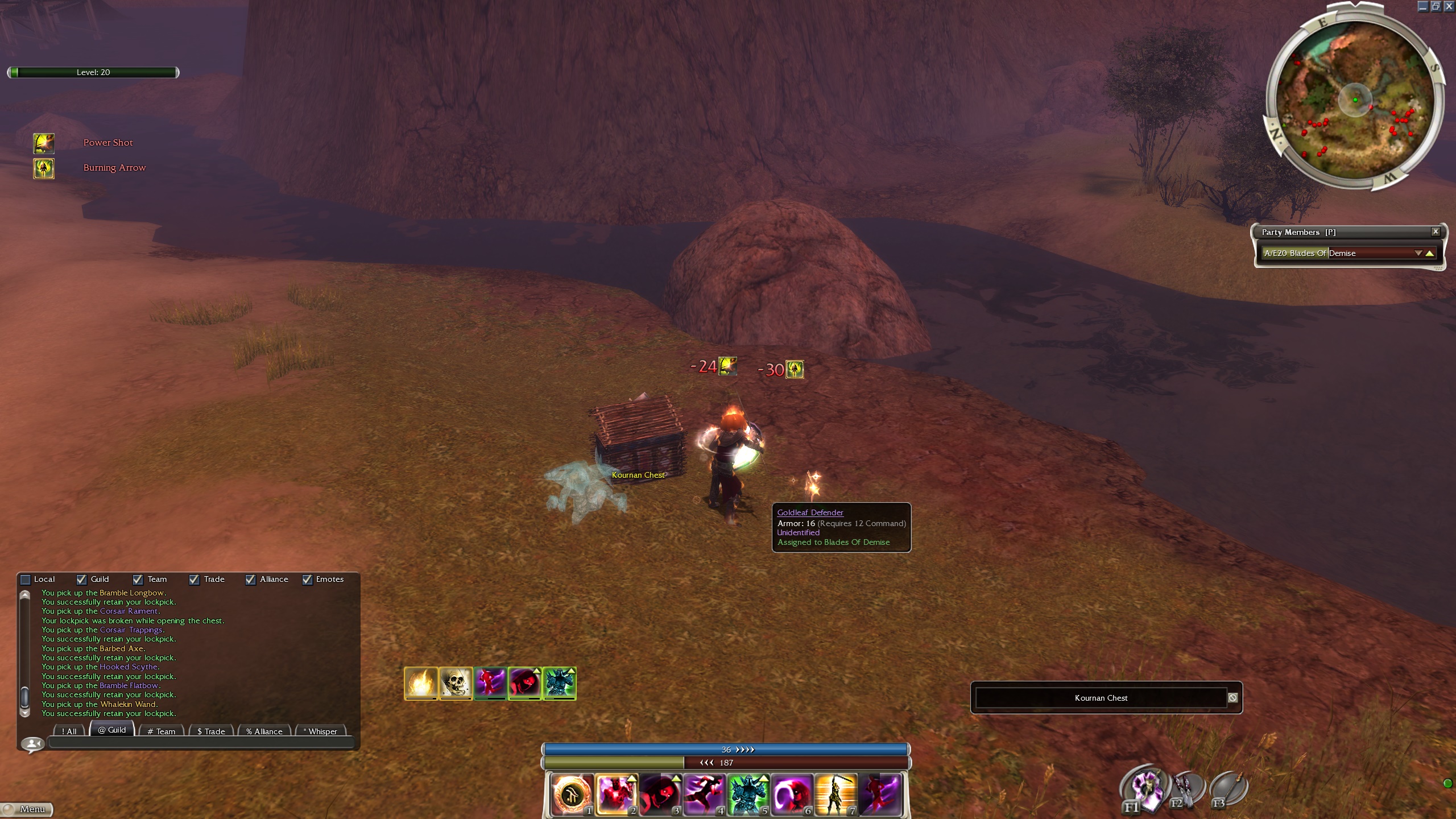Choose the Whisper chat channel tab
1456x819 pixels.
click(x=321, y=731)
